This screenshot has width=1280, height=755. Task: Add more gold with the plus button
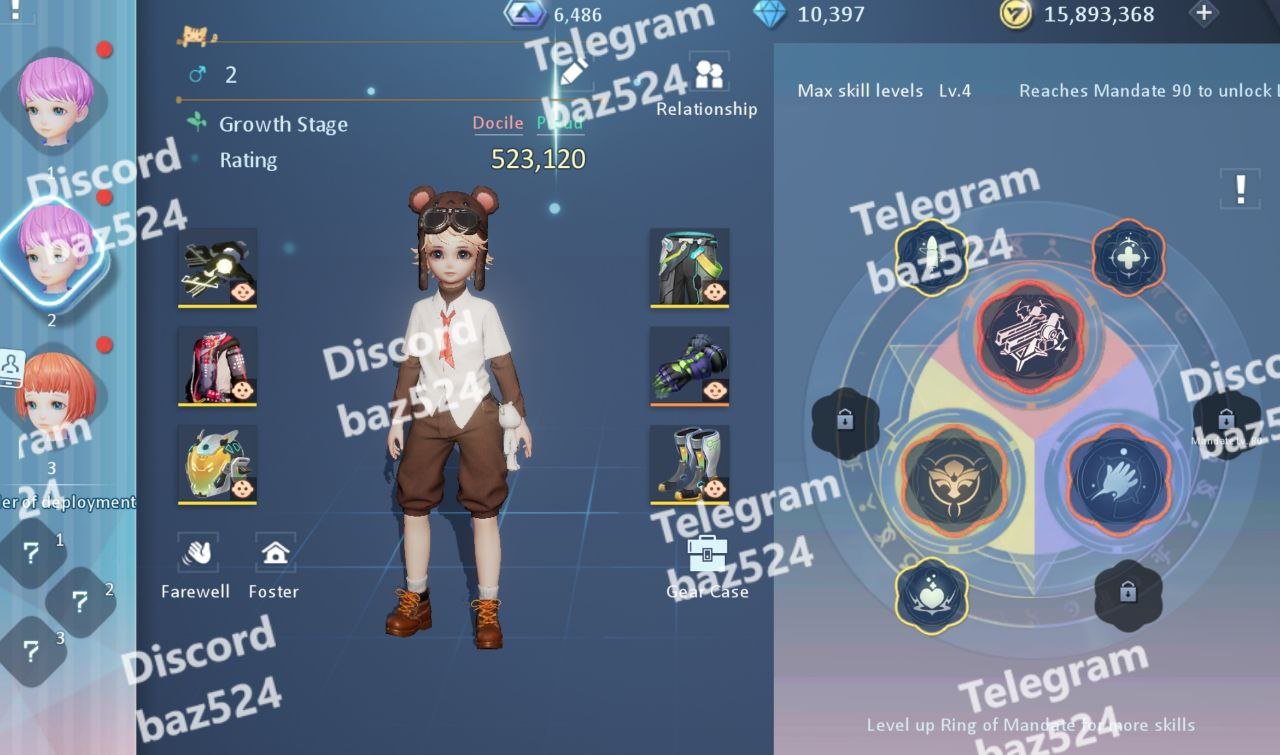tap(1204, 14)
